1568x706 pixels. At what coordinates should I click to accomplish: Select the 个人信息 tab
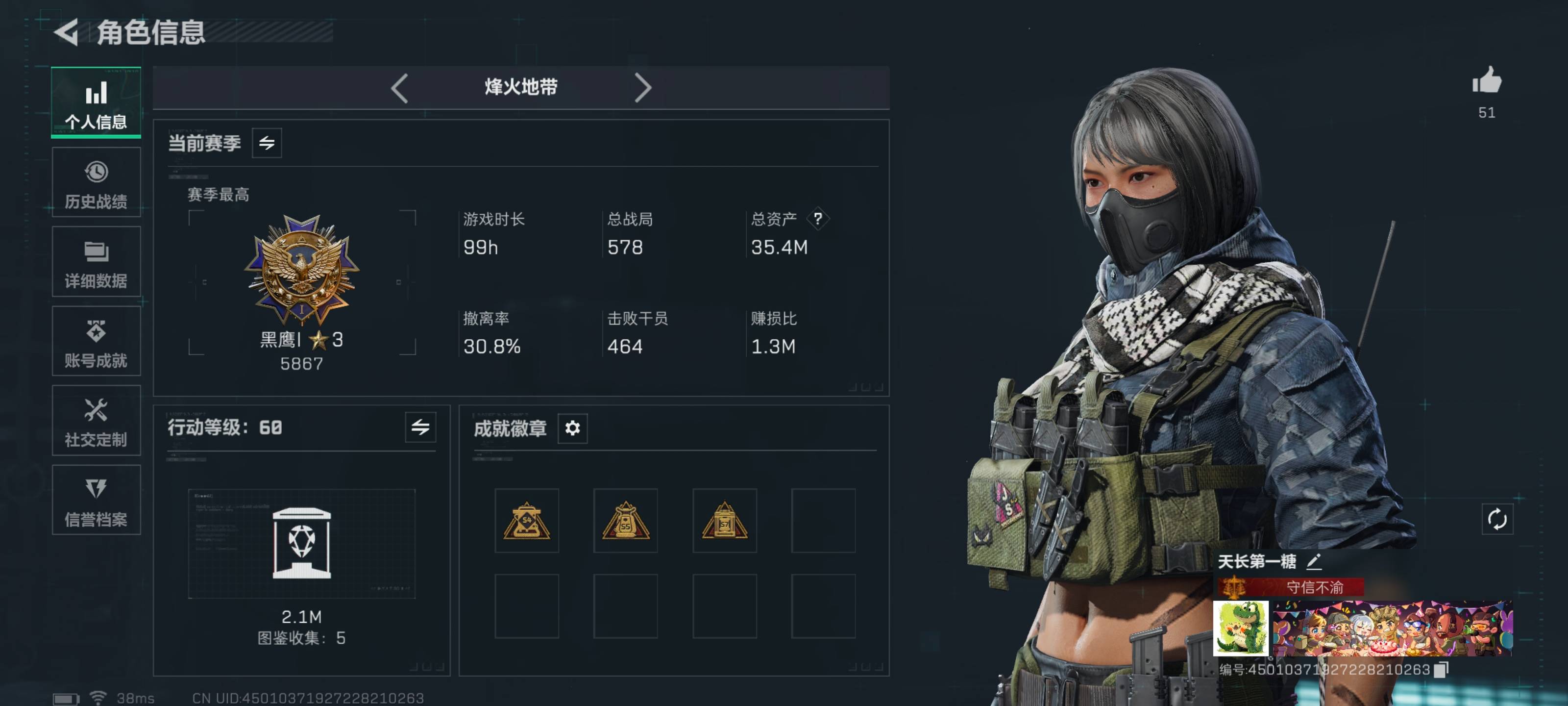[96, 103]
